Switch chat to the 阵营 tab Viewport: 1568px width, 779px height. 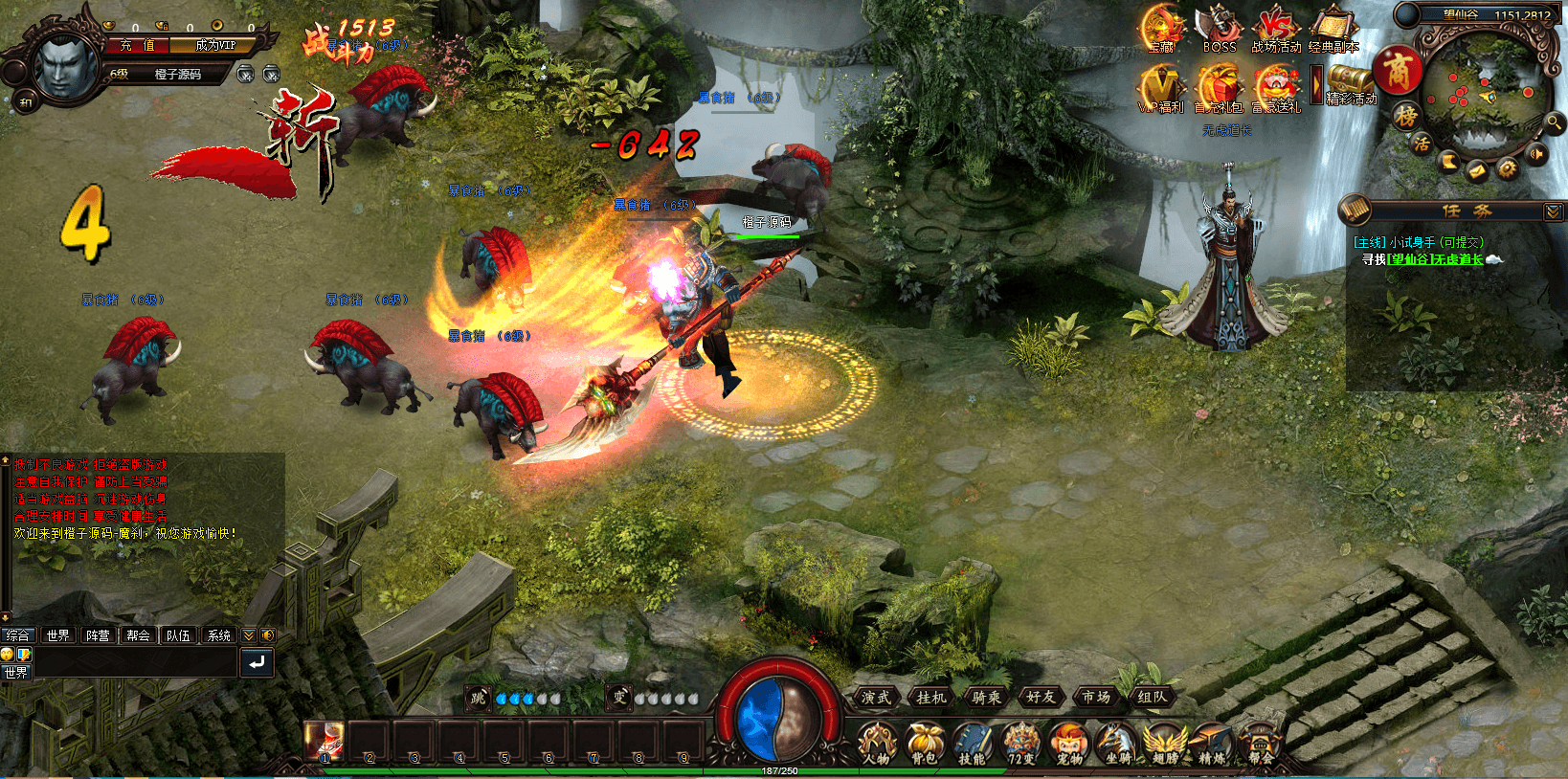[x=98, y=635]
